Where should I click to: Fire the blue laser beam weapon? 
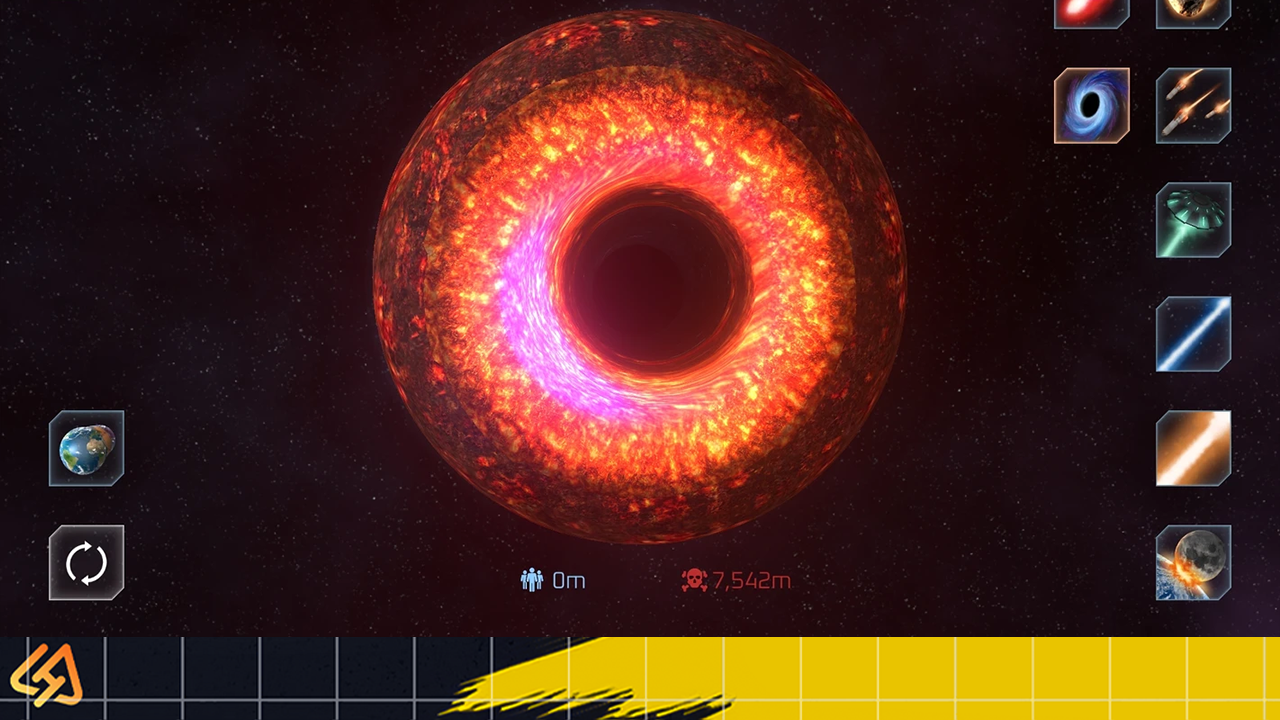[x=1193, y=334]
